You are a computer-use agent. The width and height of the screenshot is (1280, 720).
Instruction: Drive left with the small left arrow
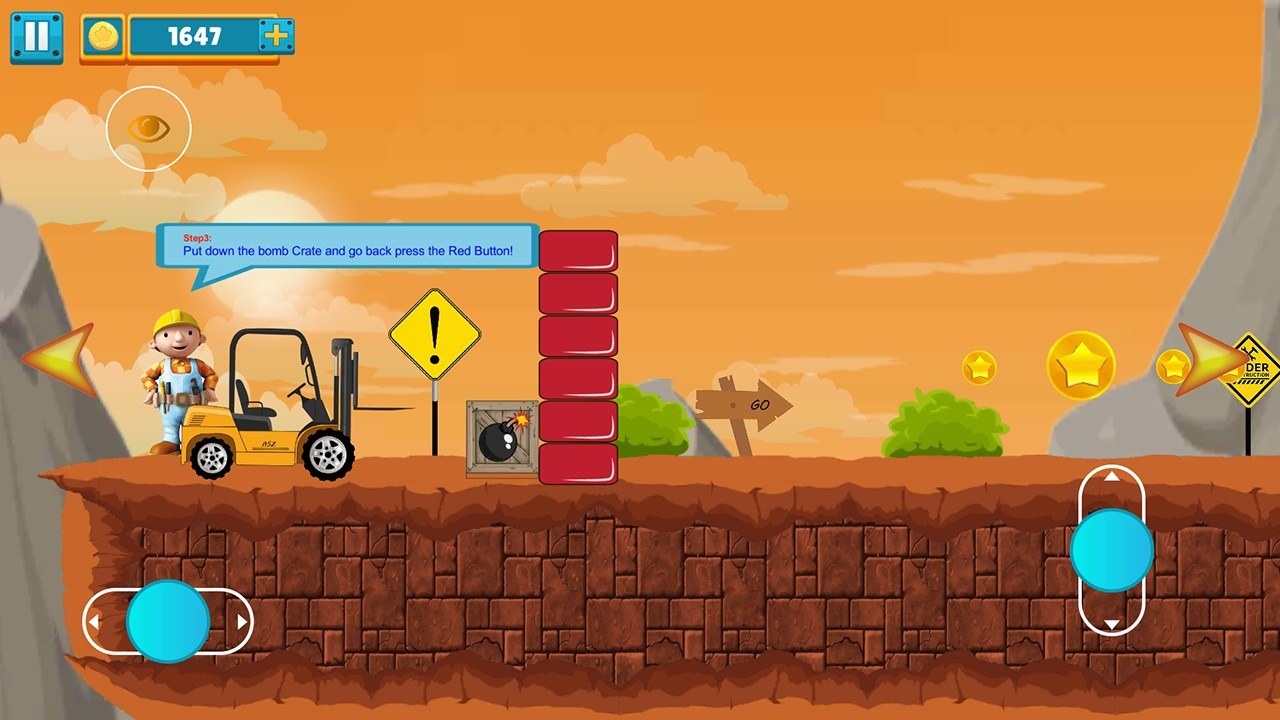(x=94, y=622)
